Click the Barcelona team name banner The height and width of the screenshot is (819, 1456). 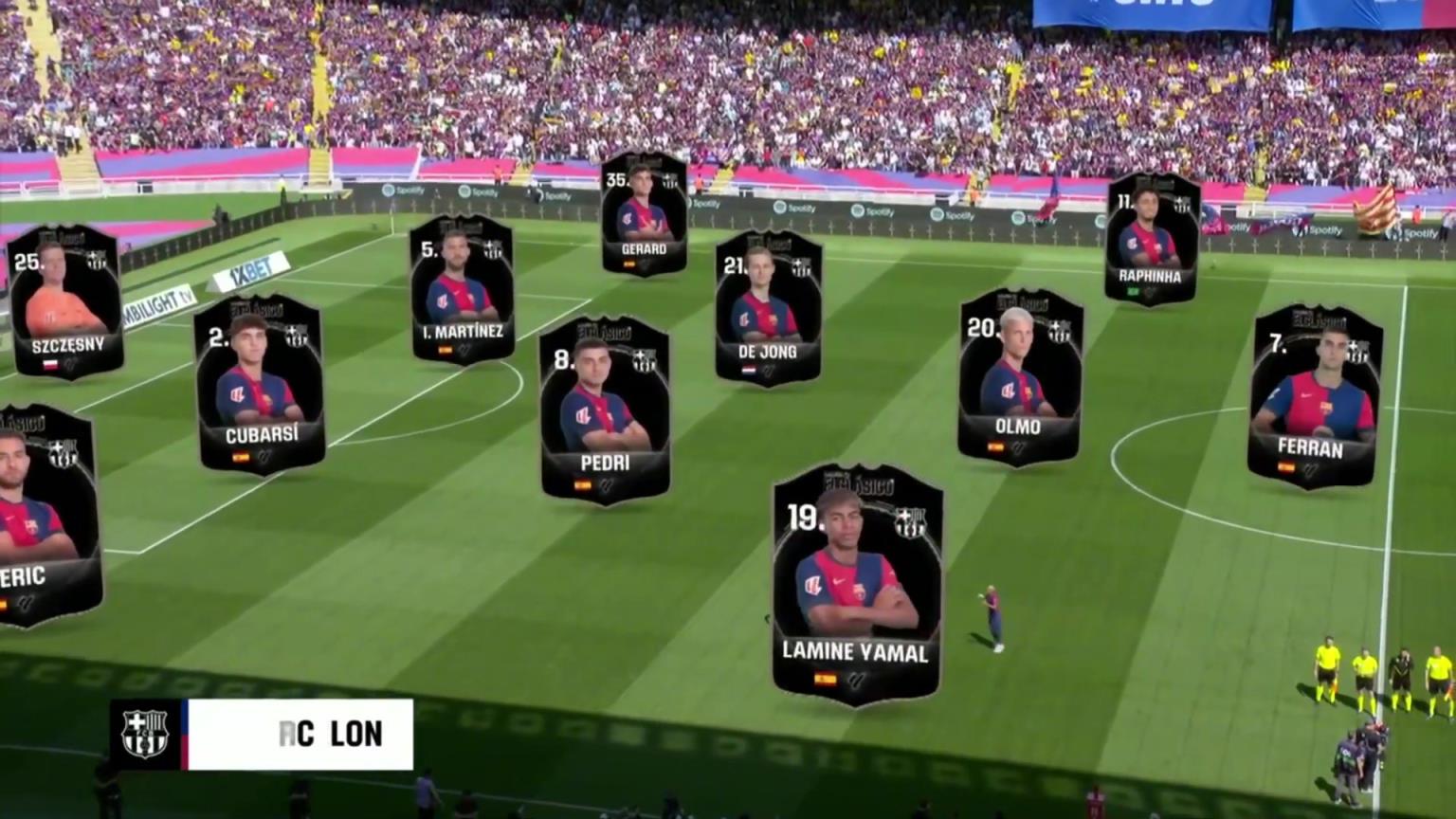[262, 734]
